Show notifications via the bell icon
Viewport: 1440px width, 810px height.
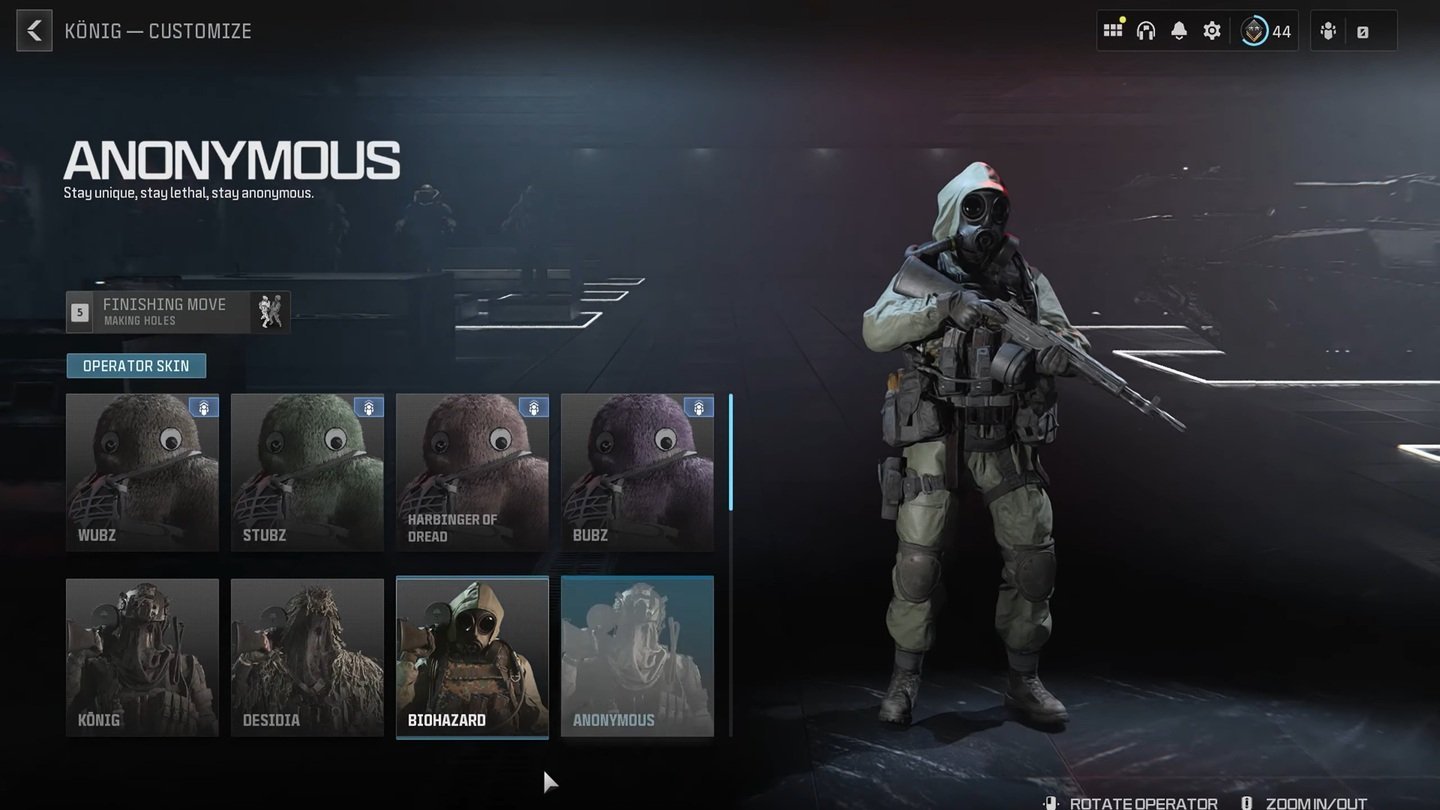(x=1179, y=31)
